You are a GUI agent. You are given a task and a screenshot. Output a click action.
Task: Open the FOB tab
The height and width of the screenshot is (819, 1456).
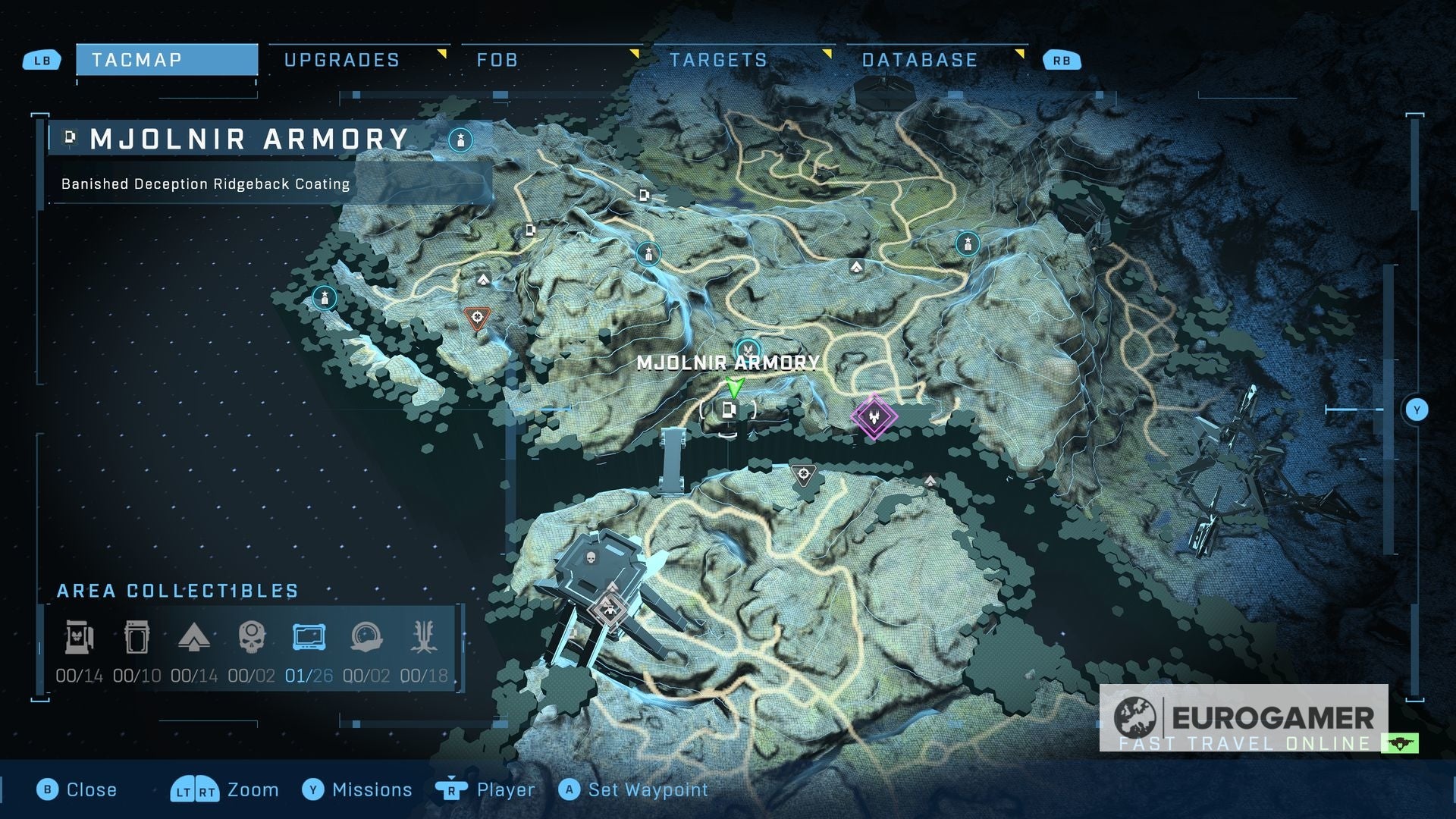[497, 60]
